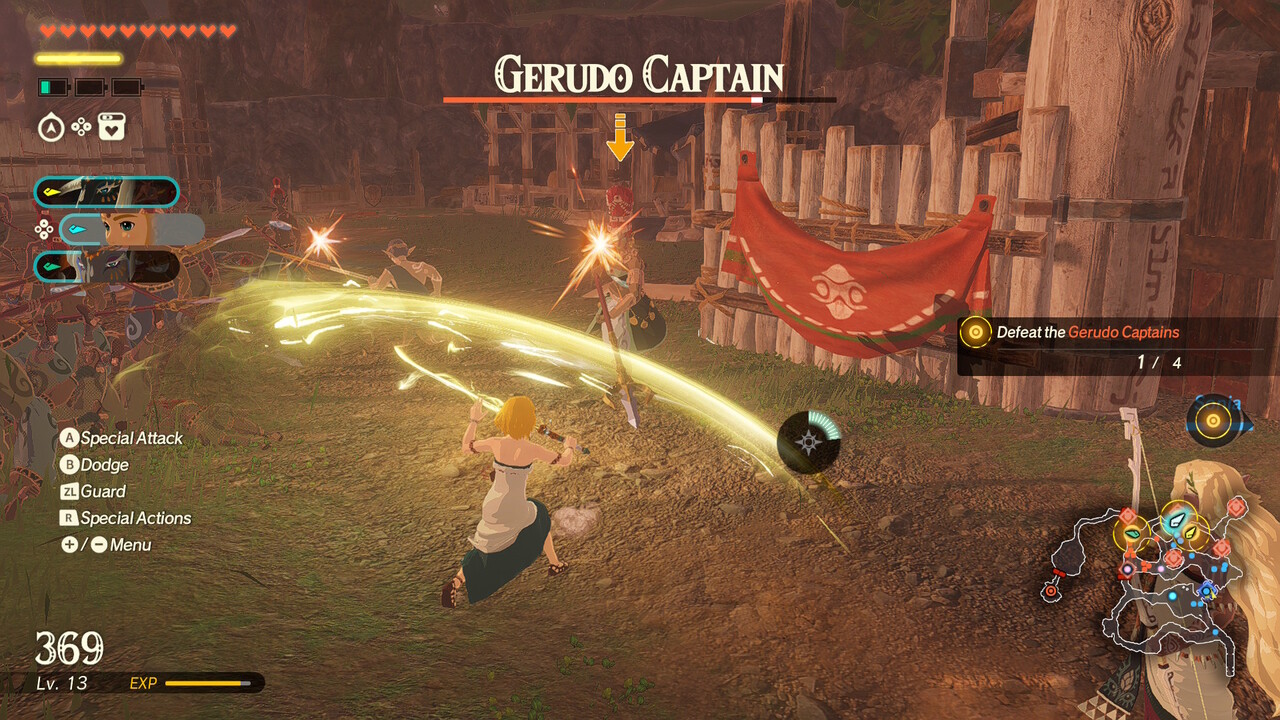
Task: Open the heart-marked item pouch icon
Action: tap(111, 127)
